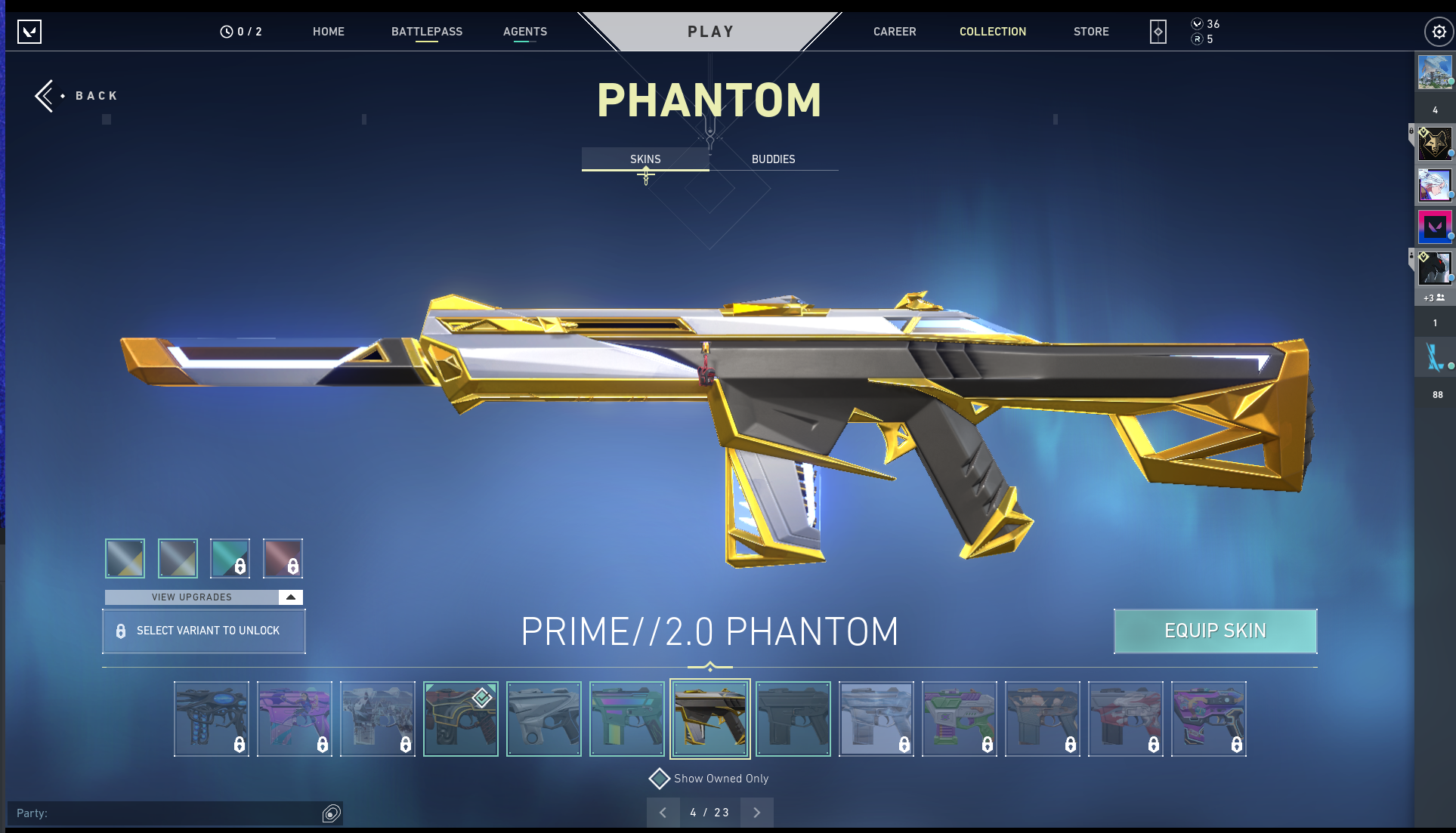Click the Radianite Points icon
The image size is (1456, 833).
tap(1197, 39)
